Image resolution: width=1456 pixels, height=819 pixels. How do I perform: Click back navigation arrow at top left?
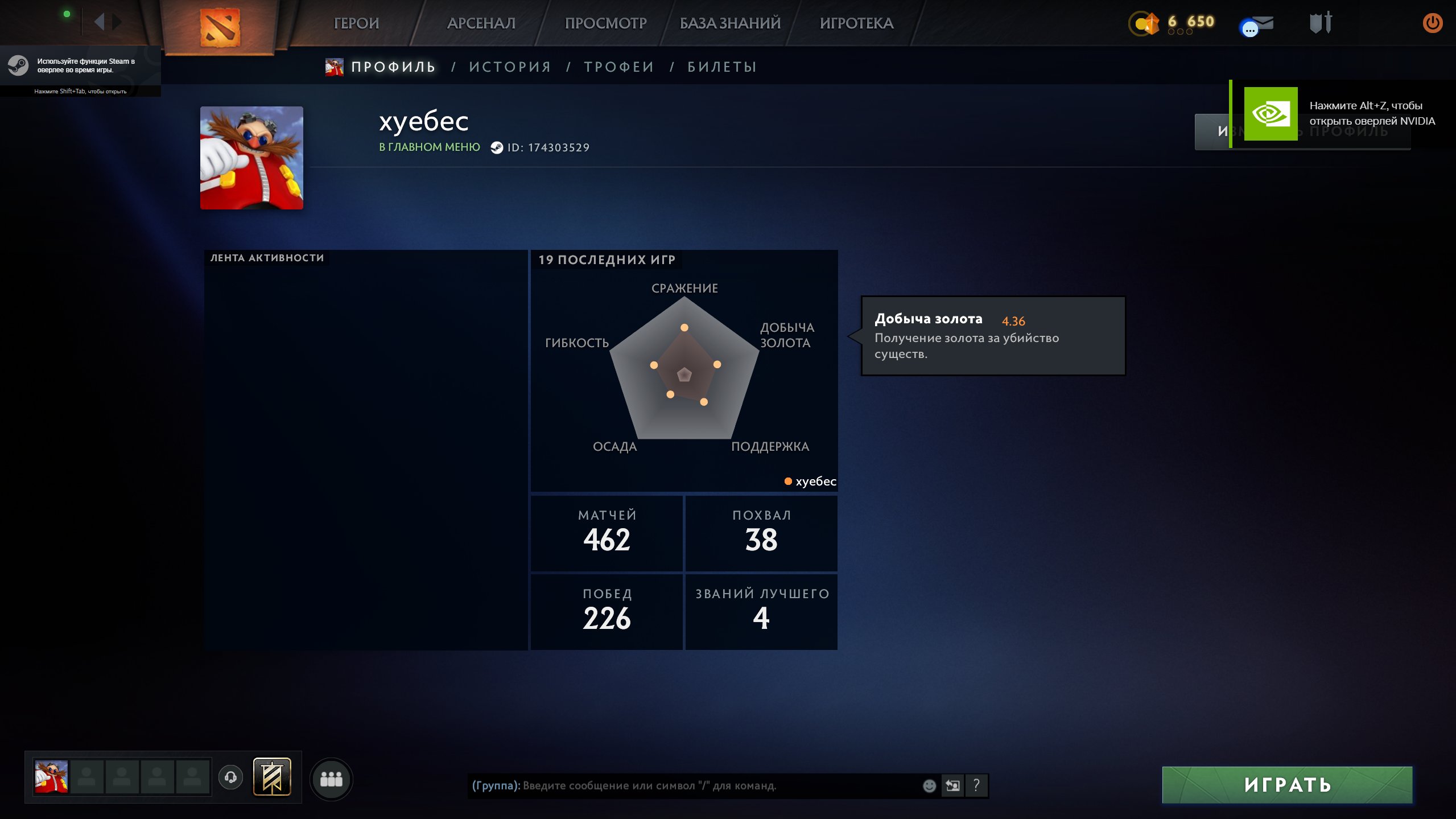pos(101,22)
